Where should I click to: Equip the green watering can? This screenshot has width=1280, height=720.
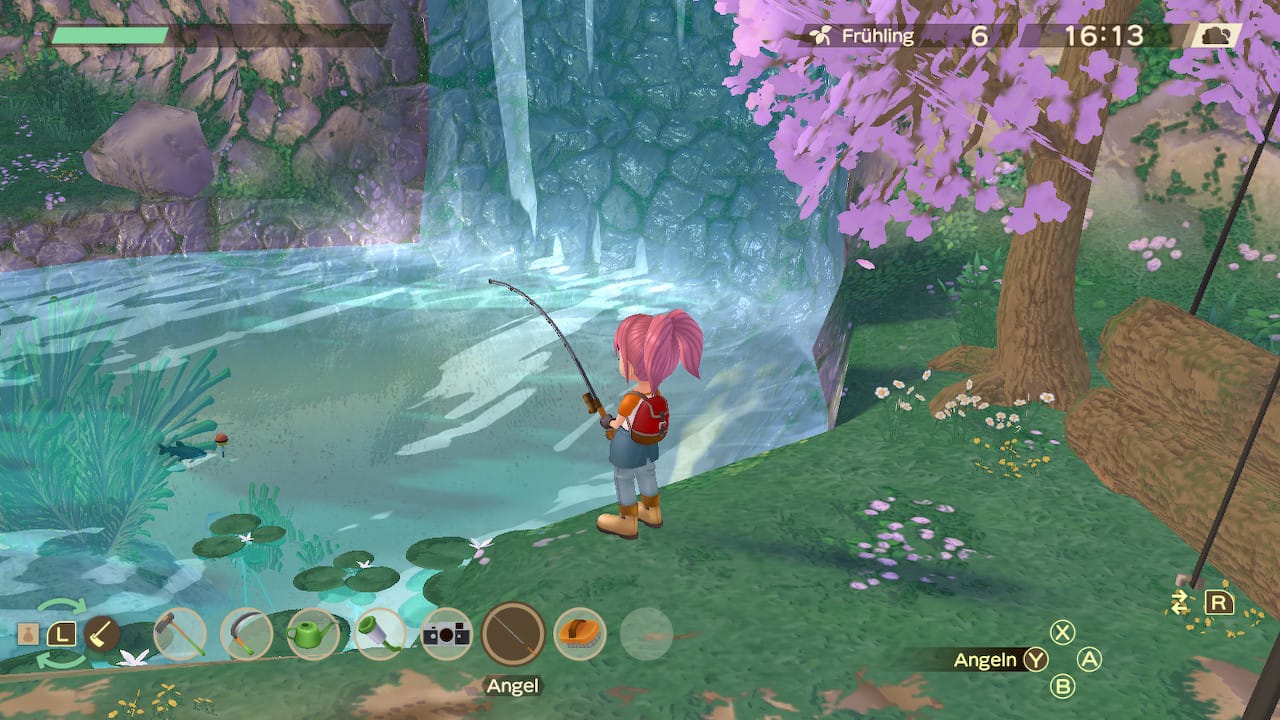[313, 634]
